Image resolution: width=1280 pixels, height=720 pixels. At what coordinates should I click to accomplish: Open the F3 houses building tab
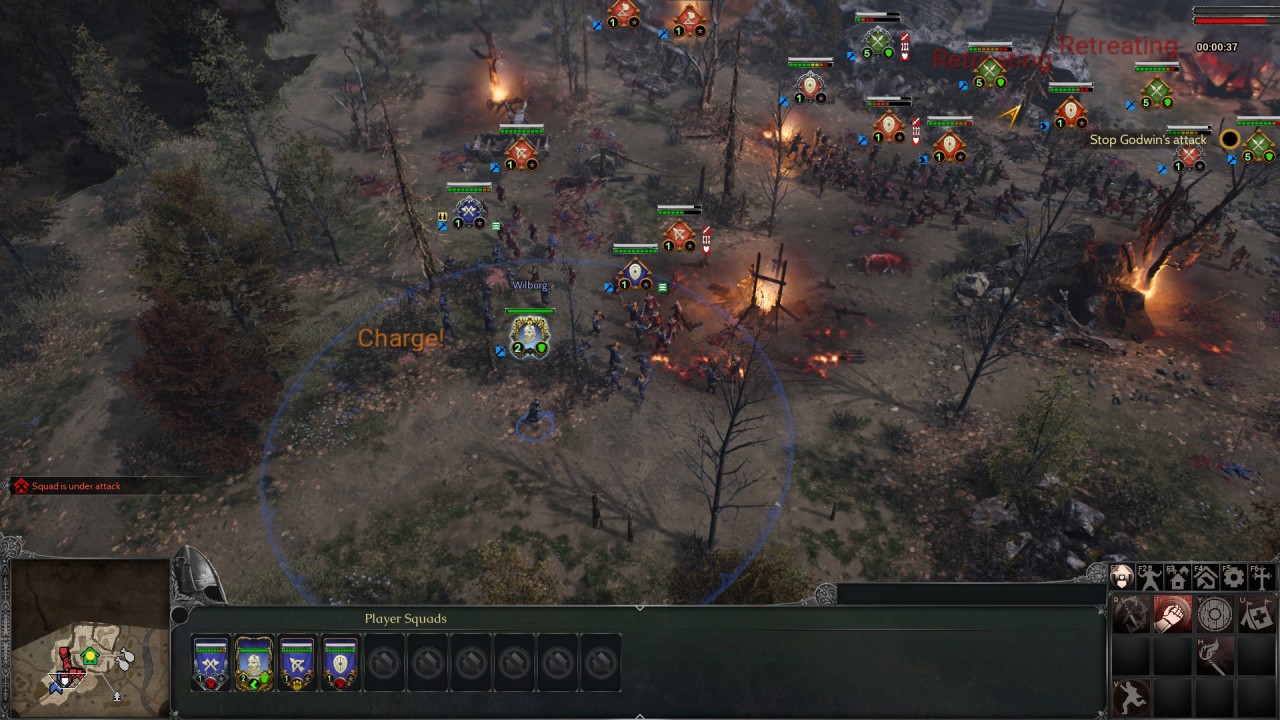tap(1178, 577)
